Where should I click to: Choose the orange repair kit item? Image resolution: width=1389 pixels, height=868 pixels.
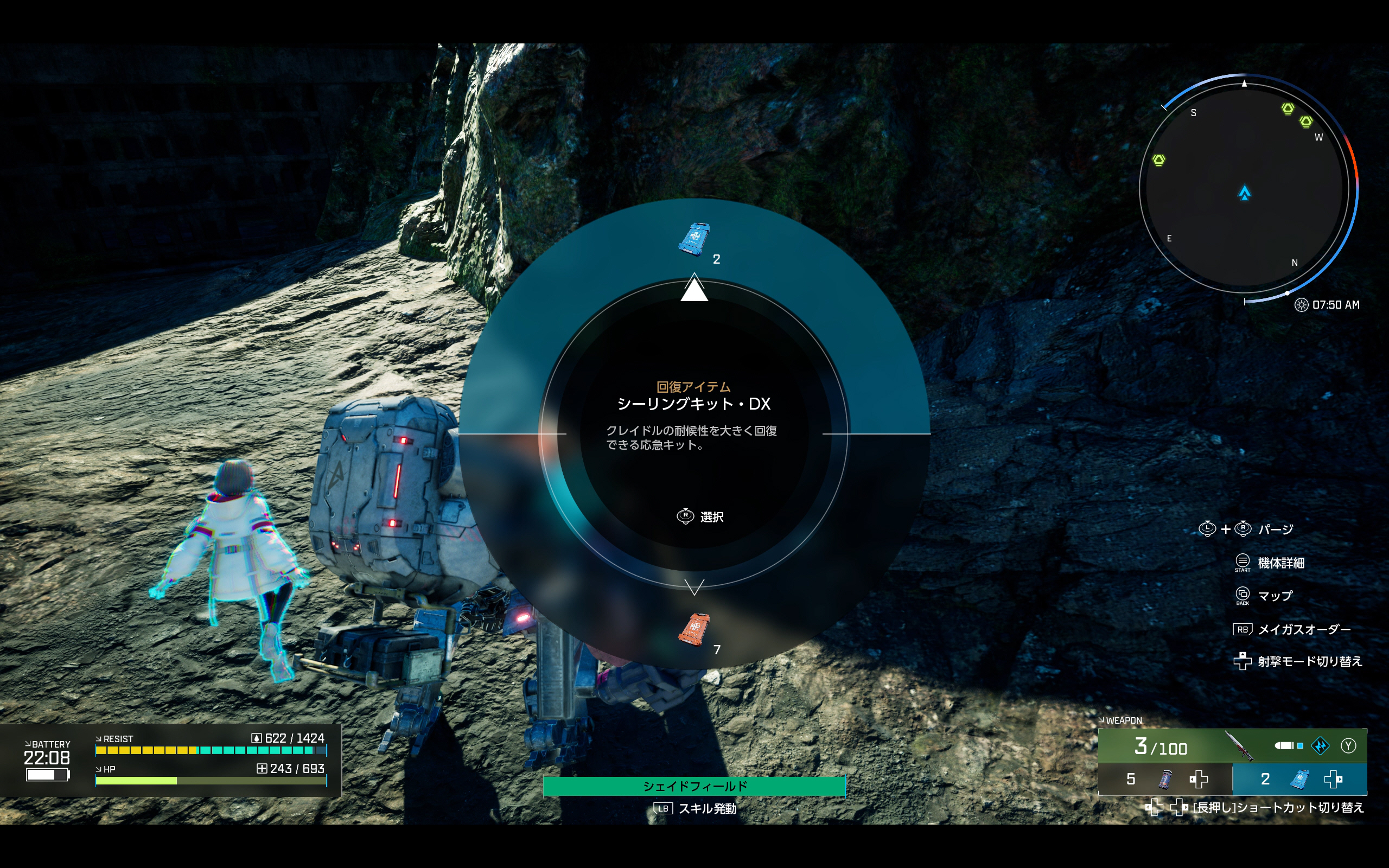pyautogui.click(x=694, y=629)
